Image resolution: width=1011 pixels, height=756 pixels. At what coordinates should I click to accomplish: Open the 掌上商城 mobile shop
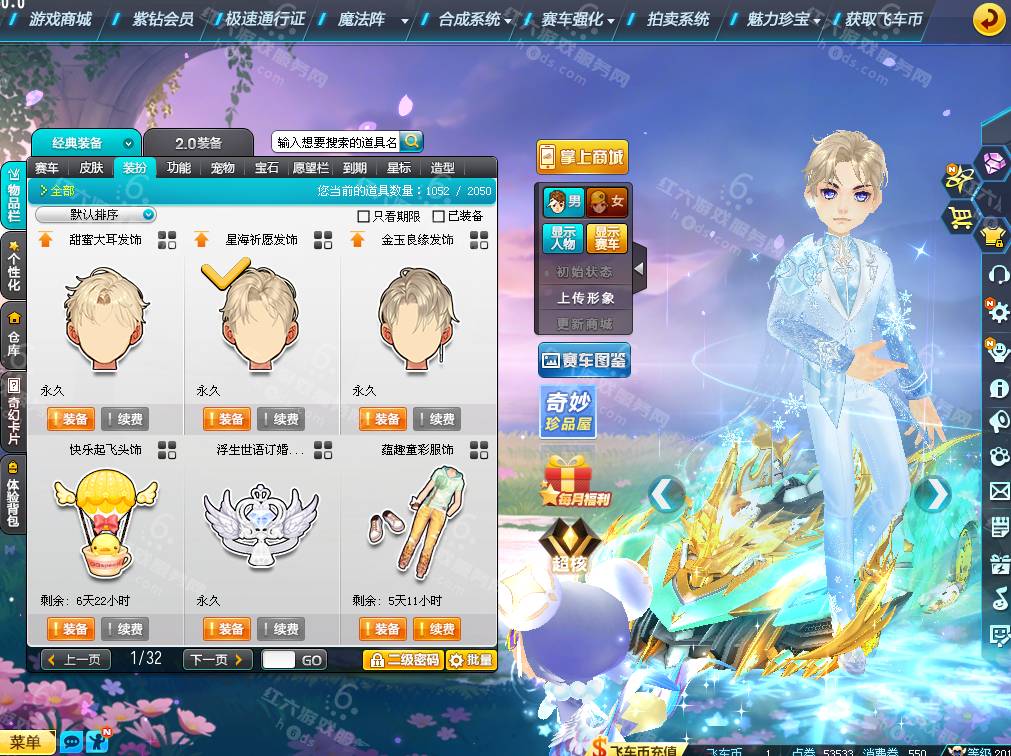(x=582, y=157)
